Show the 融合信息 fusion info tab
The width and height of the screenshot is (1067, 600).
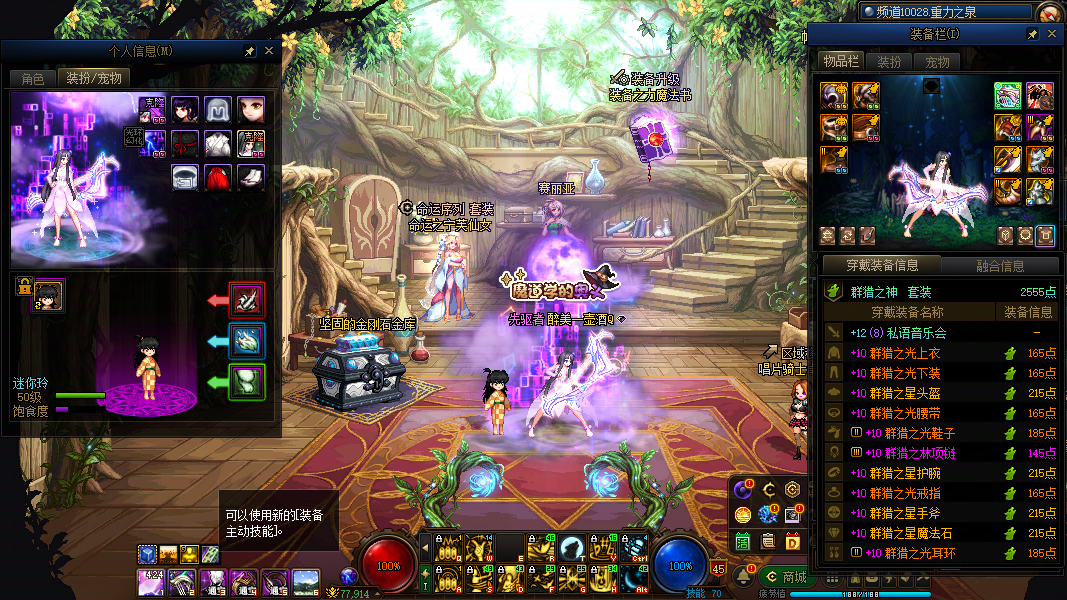999,266
